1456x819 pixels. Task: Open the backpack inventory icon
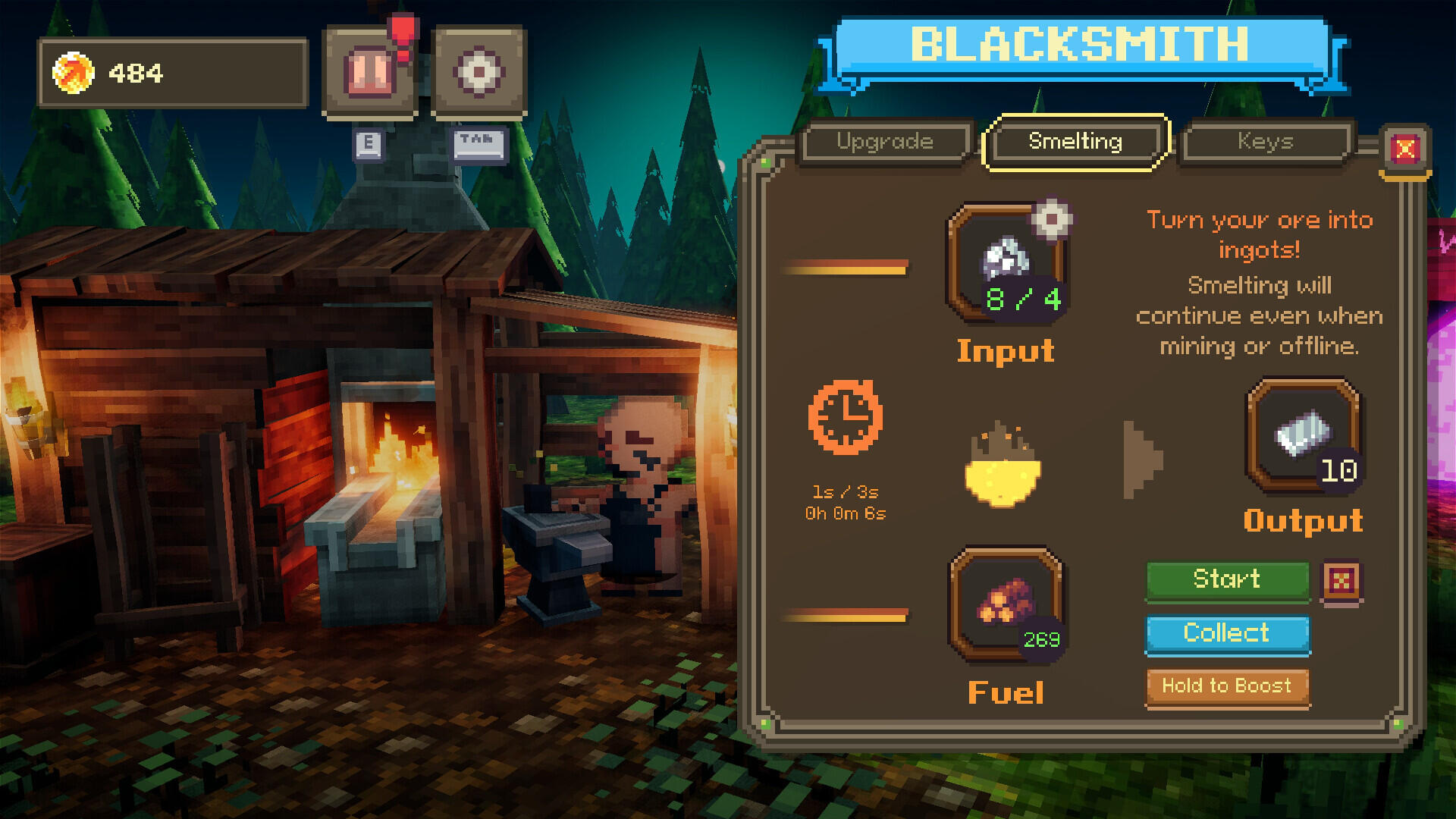tap(370, 73)
